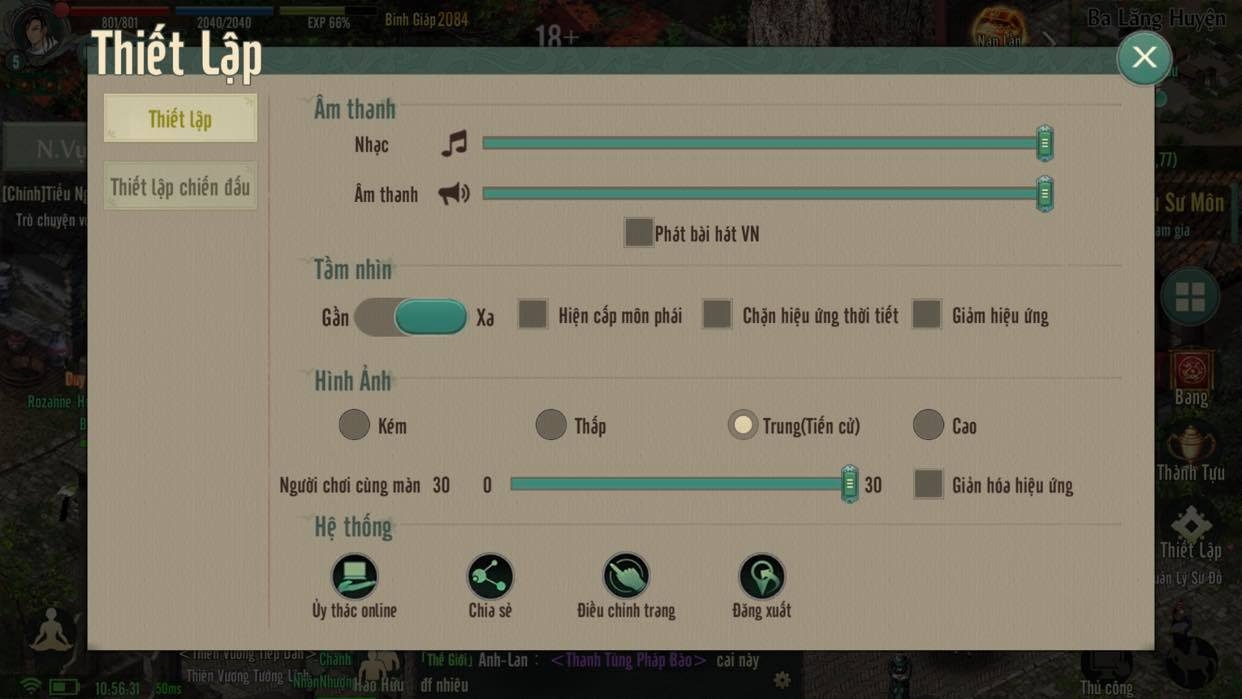Open Điều chỉnh trang adjustment
This screenshot has width=1242, height=699.
pyautogui.click(x=626, y=578)
